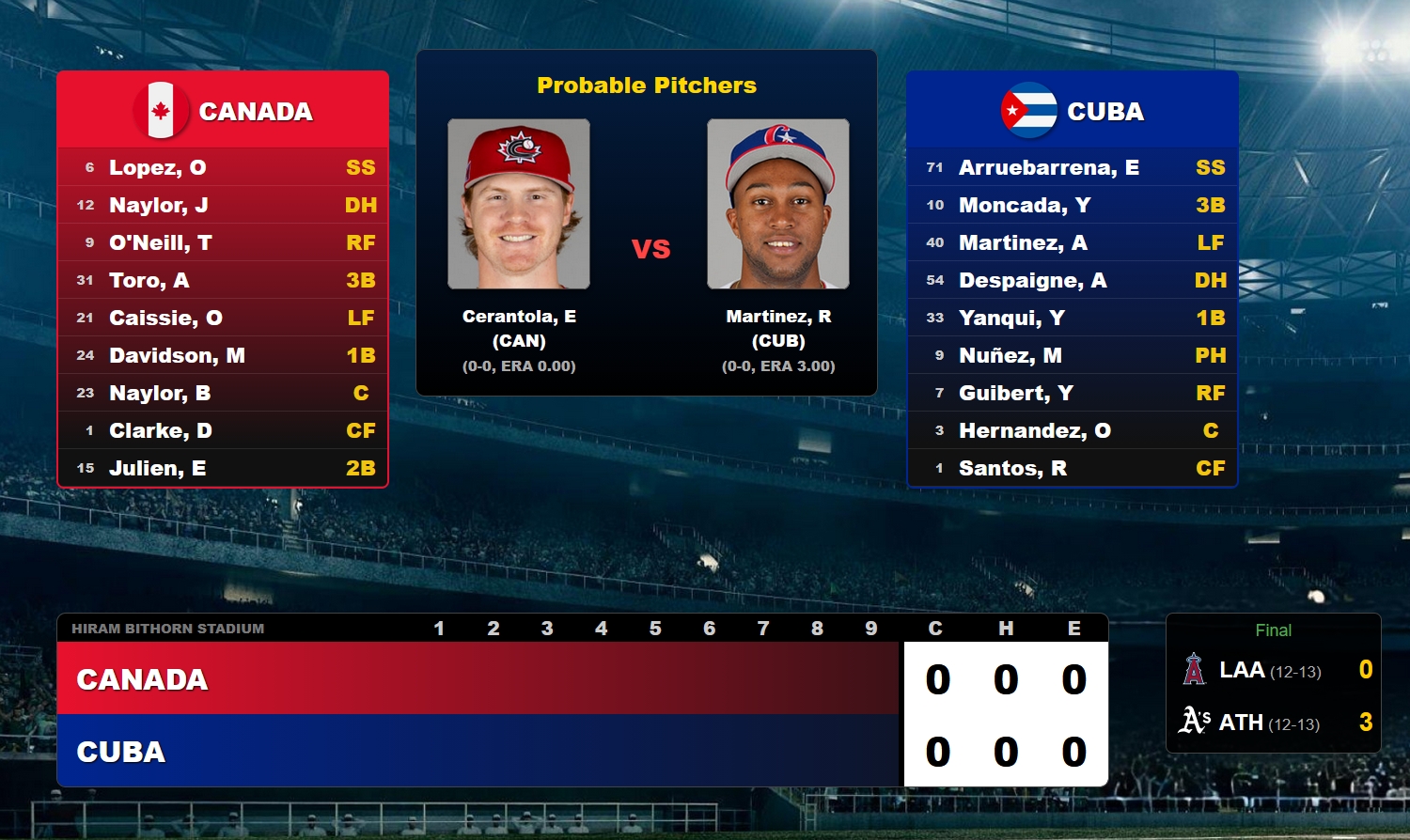The image size is (1410, 840).
Task: Select O'Neill, T lineup row
Action: click(223, 242)
